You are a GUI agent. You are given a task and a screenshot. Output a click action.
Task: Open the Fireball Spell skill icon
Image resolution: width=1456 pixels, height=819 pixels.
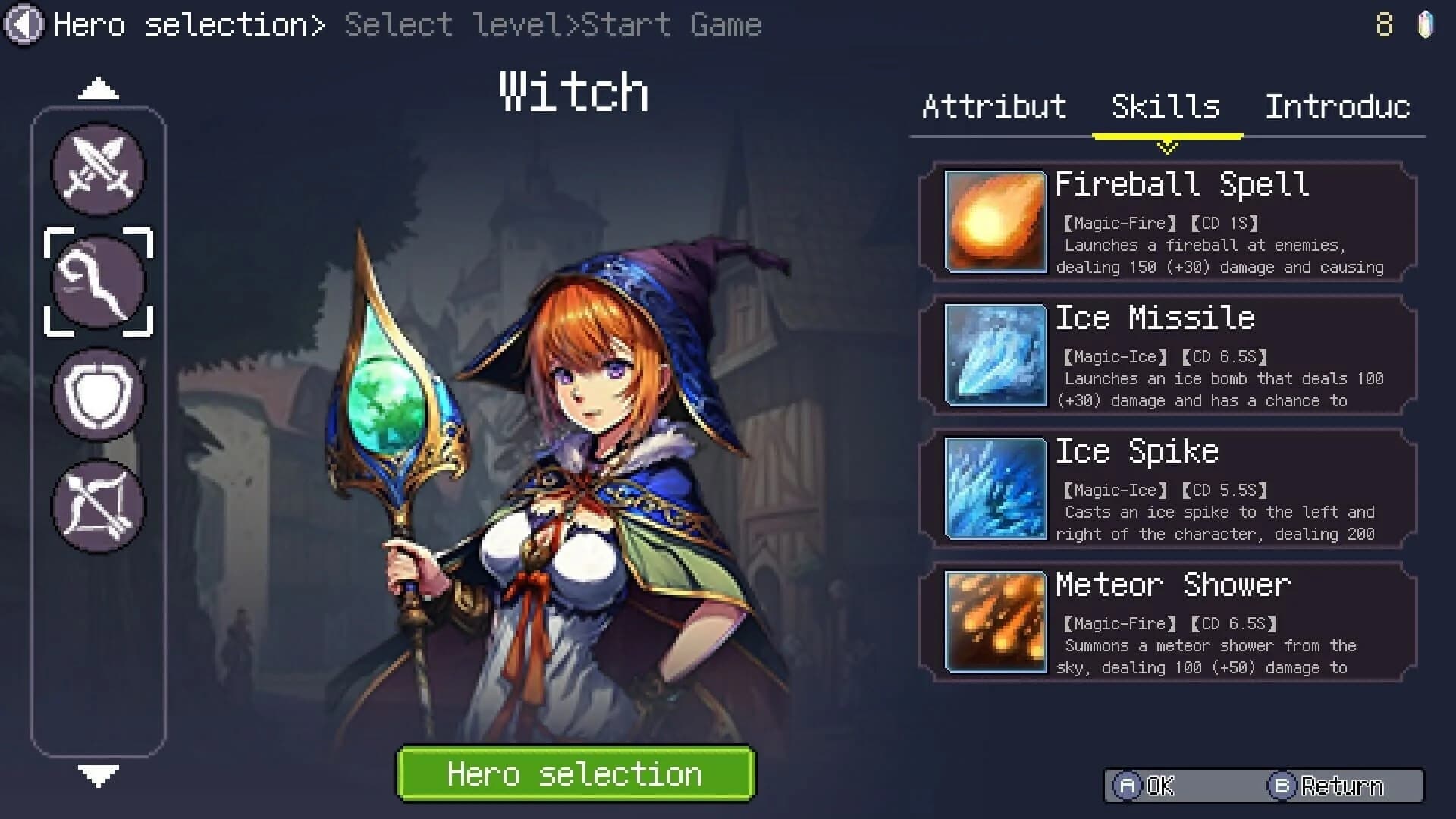tap(994, 220)
